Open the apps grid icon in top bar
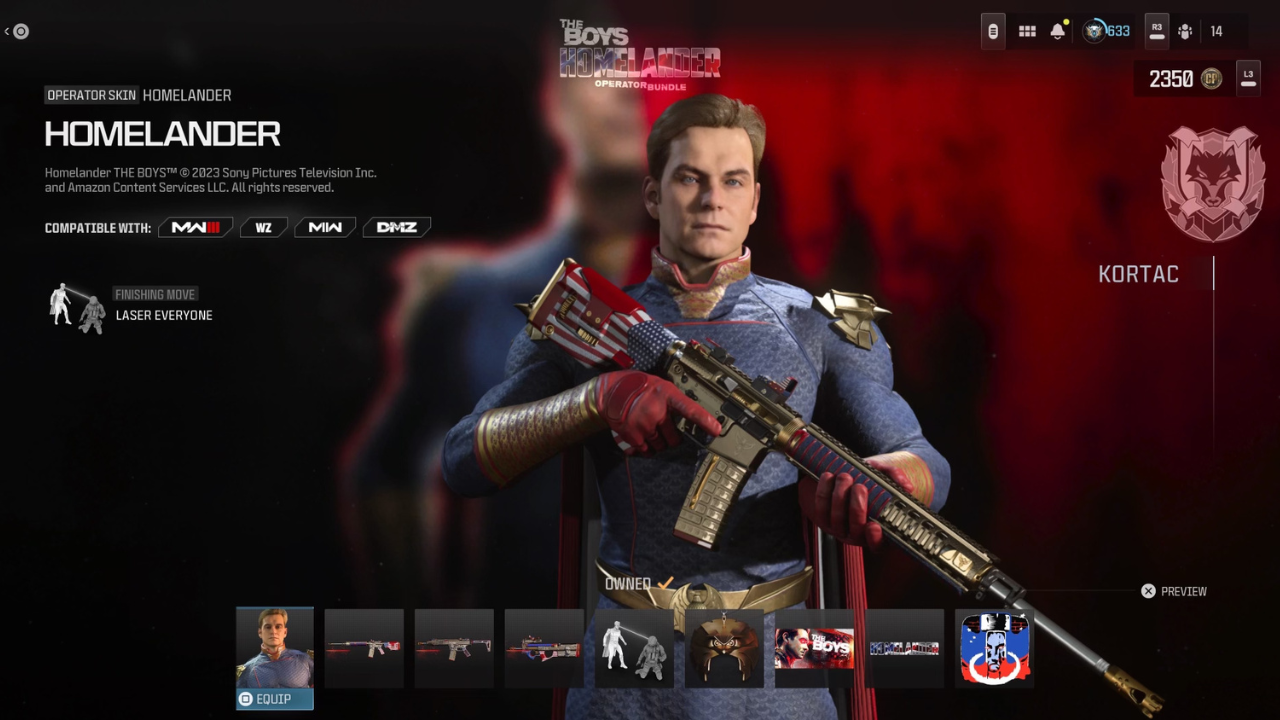This screenshot has width=1280, height=720. (1027, 31)
